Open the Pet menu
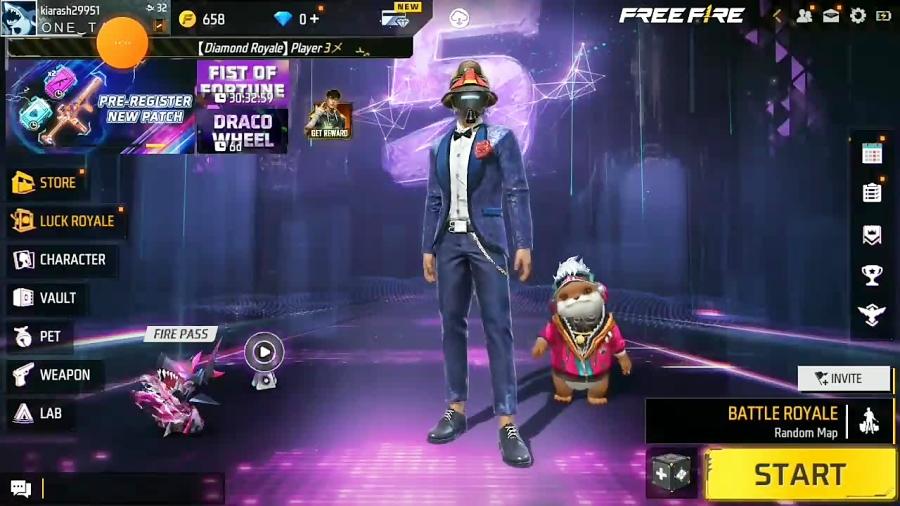The width and height of the screenshot is (900, 506). pos(38,337)
